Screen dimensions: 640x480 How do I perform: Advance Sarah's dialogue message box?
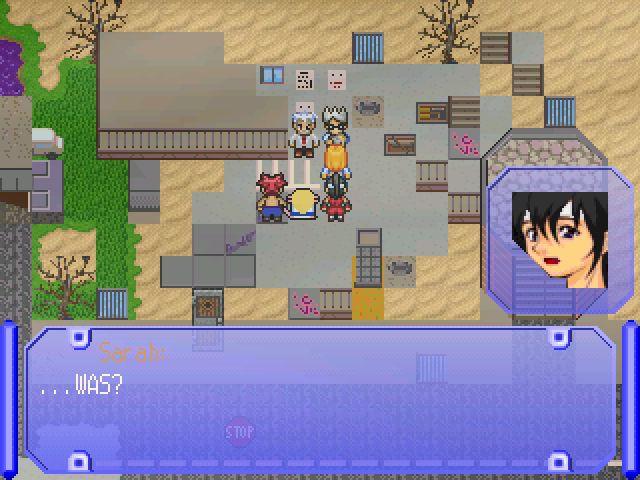[x=320, y=398]
